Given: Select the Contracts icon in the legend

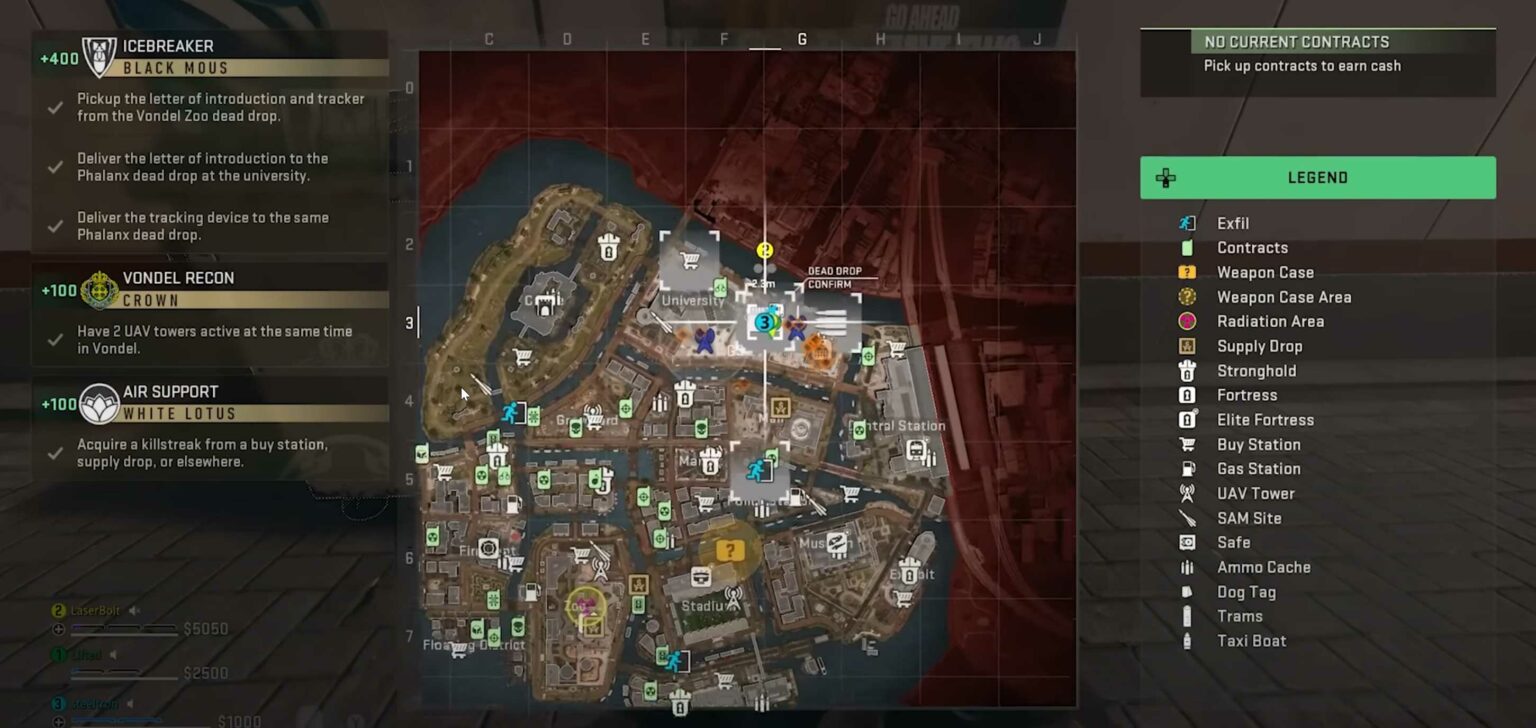Looking at the screenshot, I should [1186, 247].
